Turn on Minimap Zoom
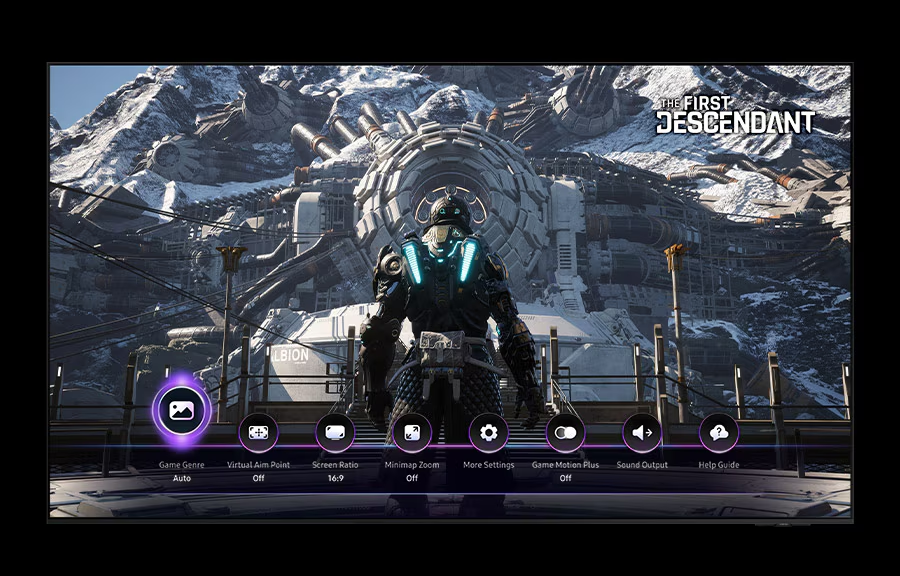The image size is (900, 576). click(412, 433)
